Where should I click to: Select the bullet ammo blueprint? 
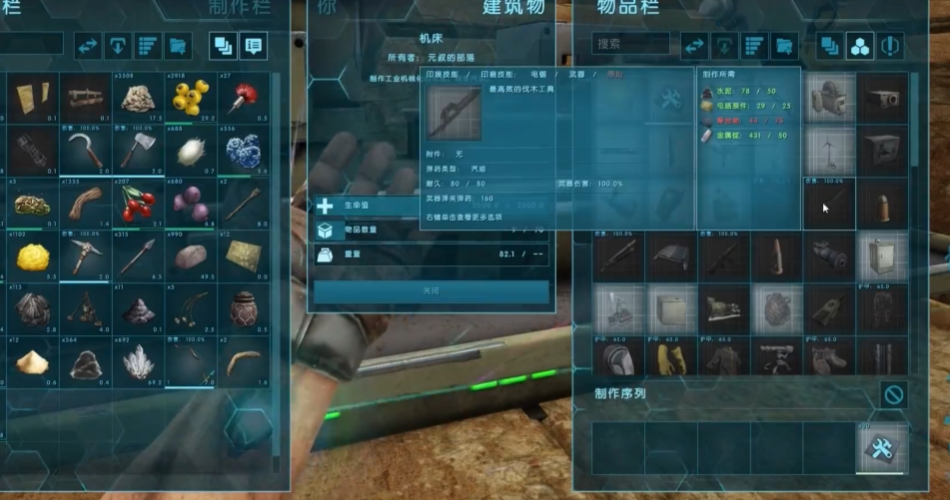click(x=882, y=204)
